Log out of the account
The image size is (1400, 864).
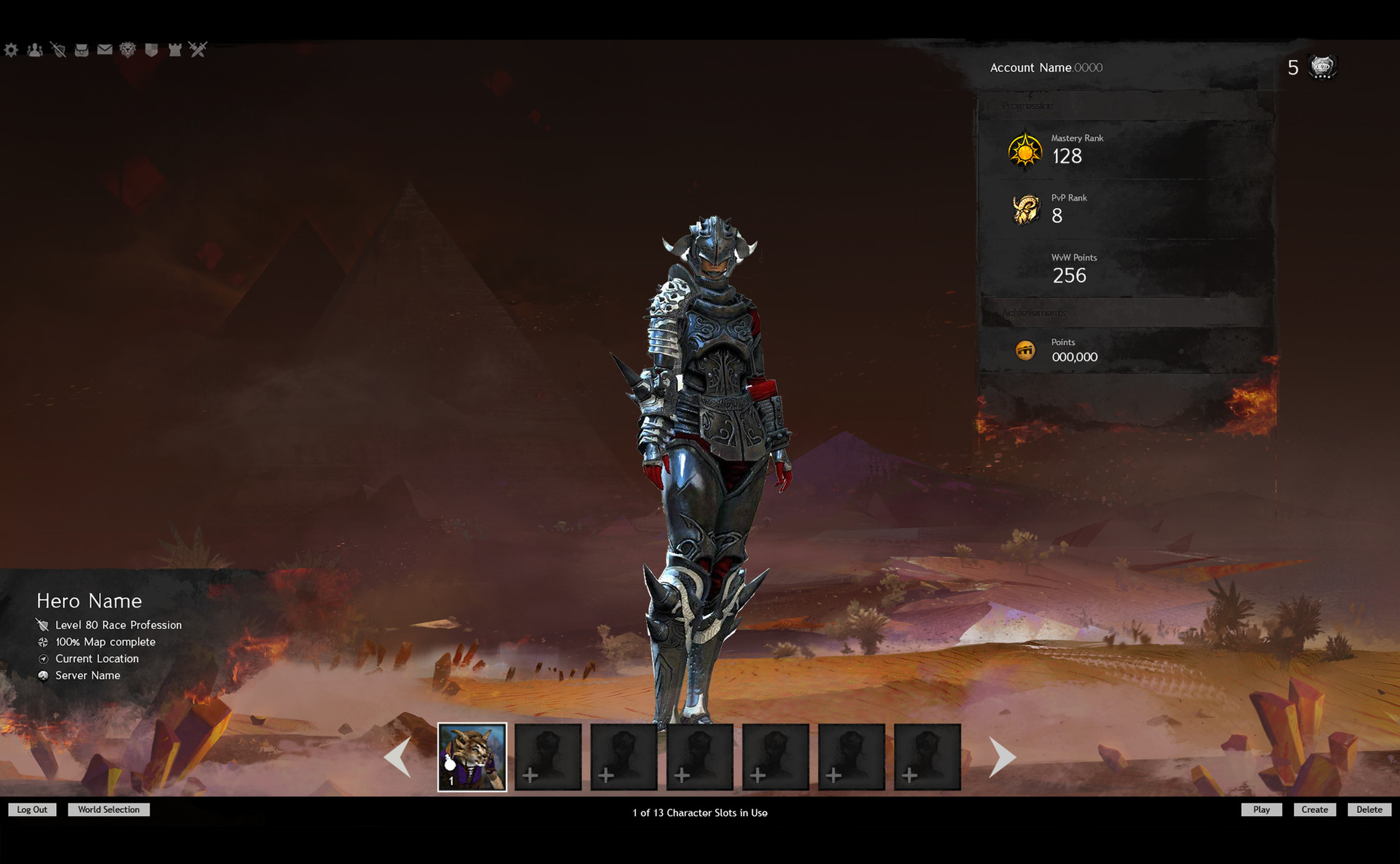tap(32, 809)
